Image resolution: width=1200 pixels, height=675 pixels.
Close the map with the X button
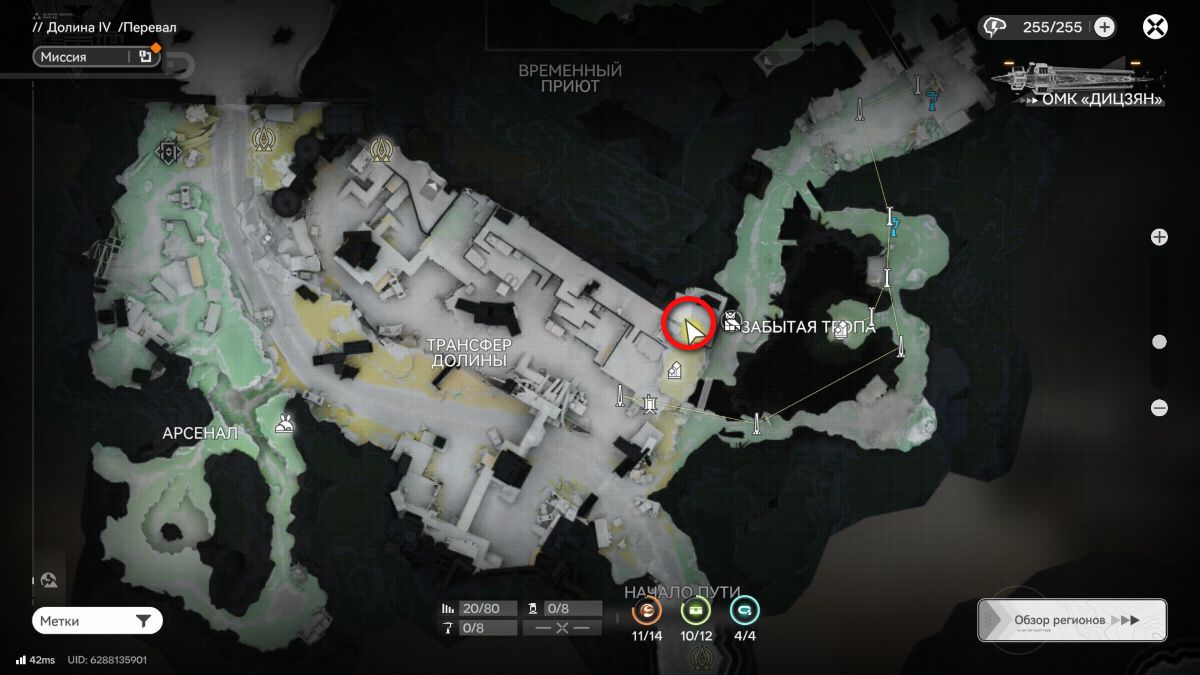[x=1155, y=27]
